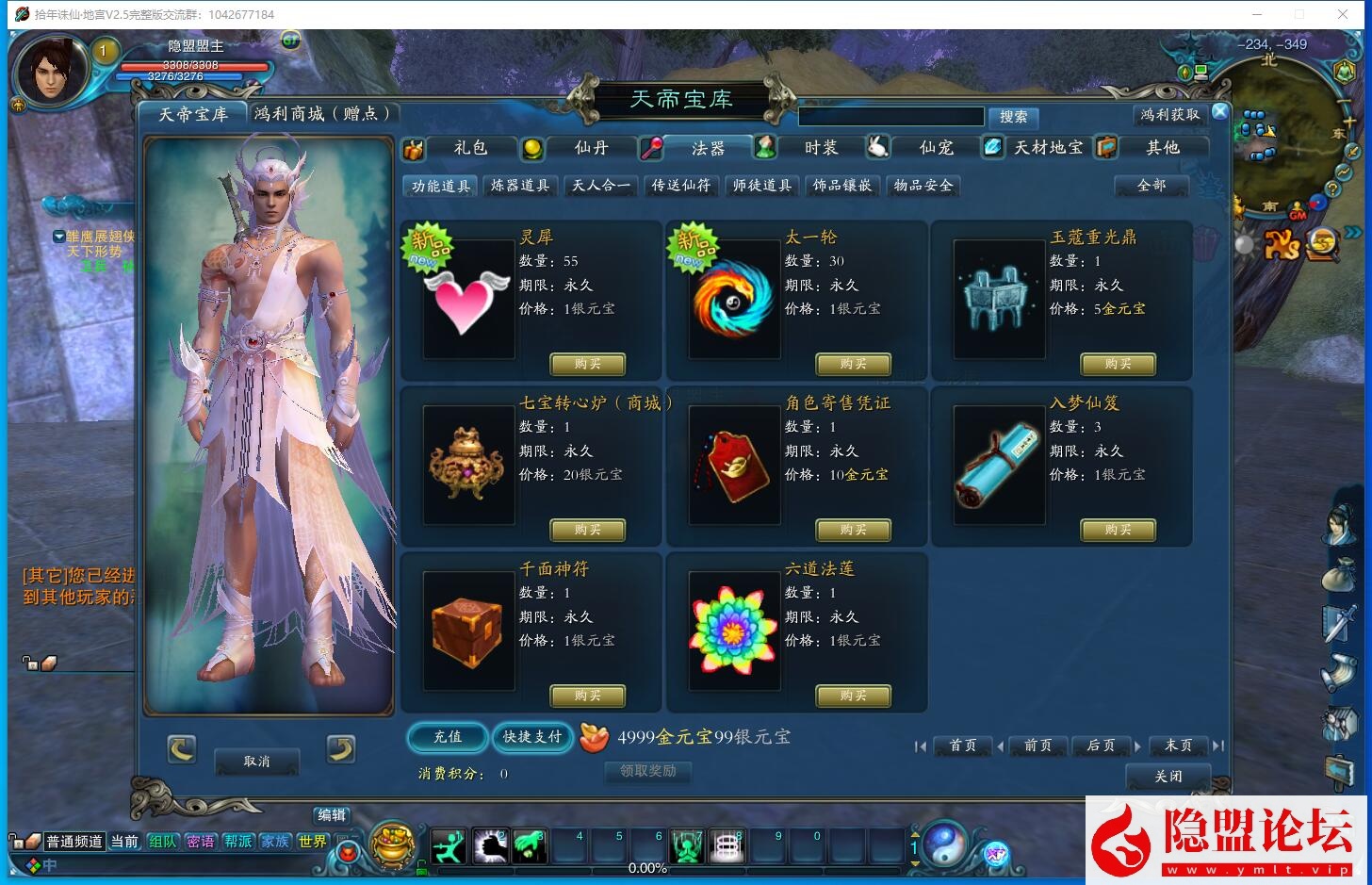Open the 充值 recharge button

[x=448, y=737]
